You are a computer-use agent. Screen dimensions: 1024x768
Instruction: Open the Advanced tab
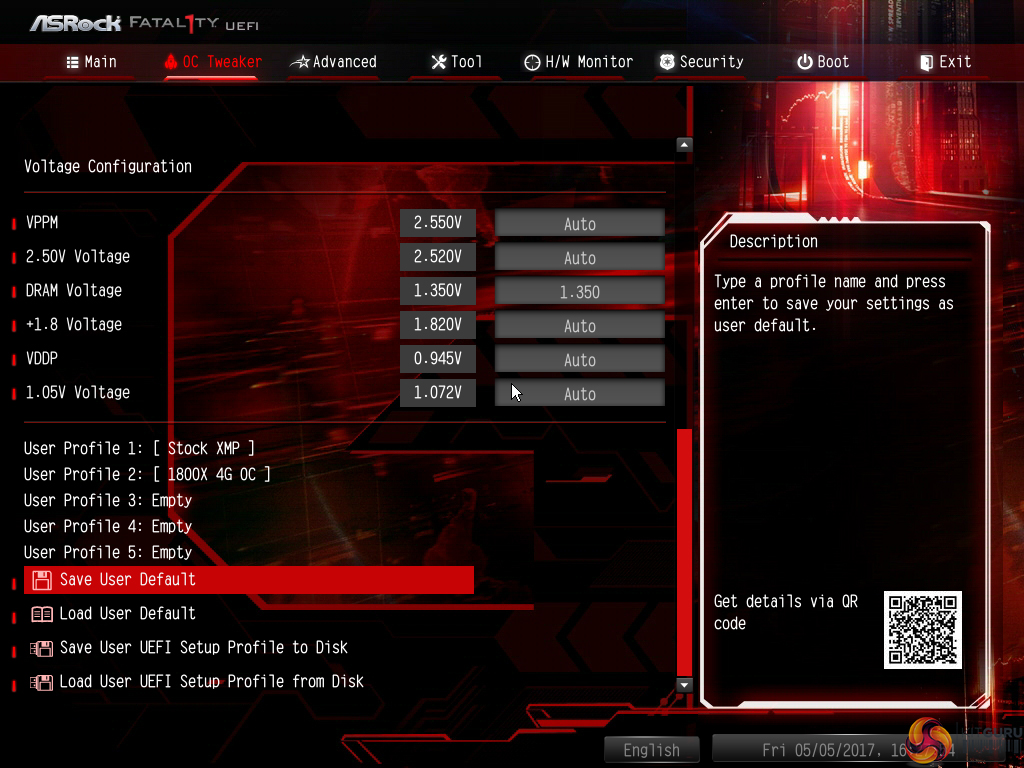click(333, 62)
